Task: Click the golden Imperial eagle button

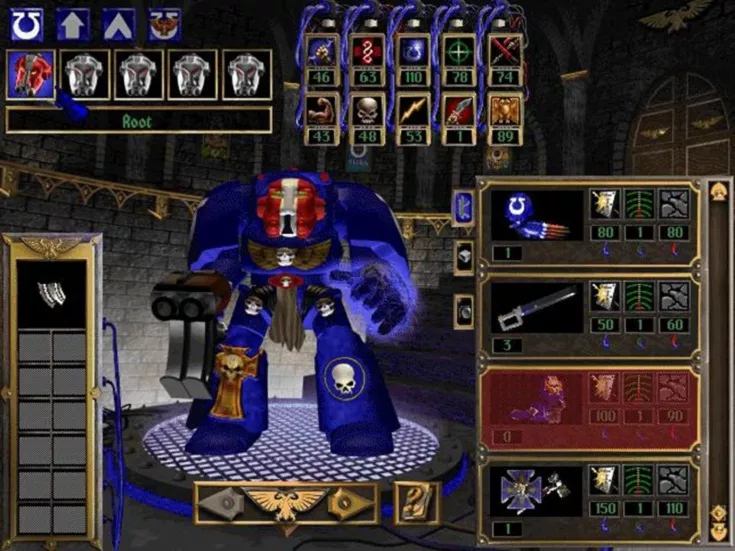Action: tap(286, 502)
